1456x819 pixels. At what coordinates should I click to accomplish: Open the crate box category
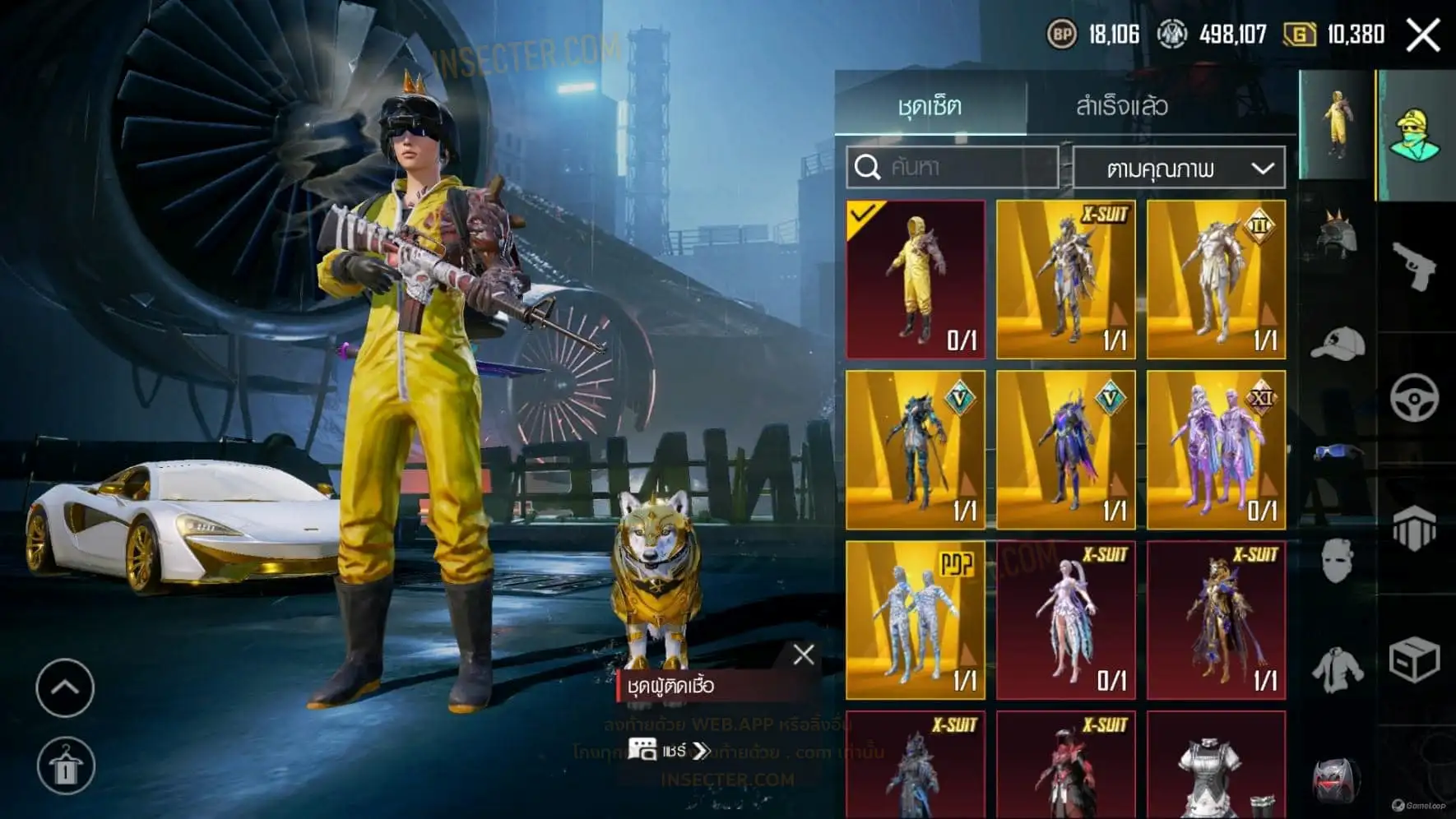click(x=1415, y=659)
